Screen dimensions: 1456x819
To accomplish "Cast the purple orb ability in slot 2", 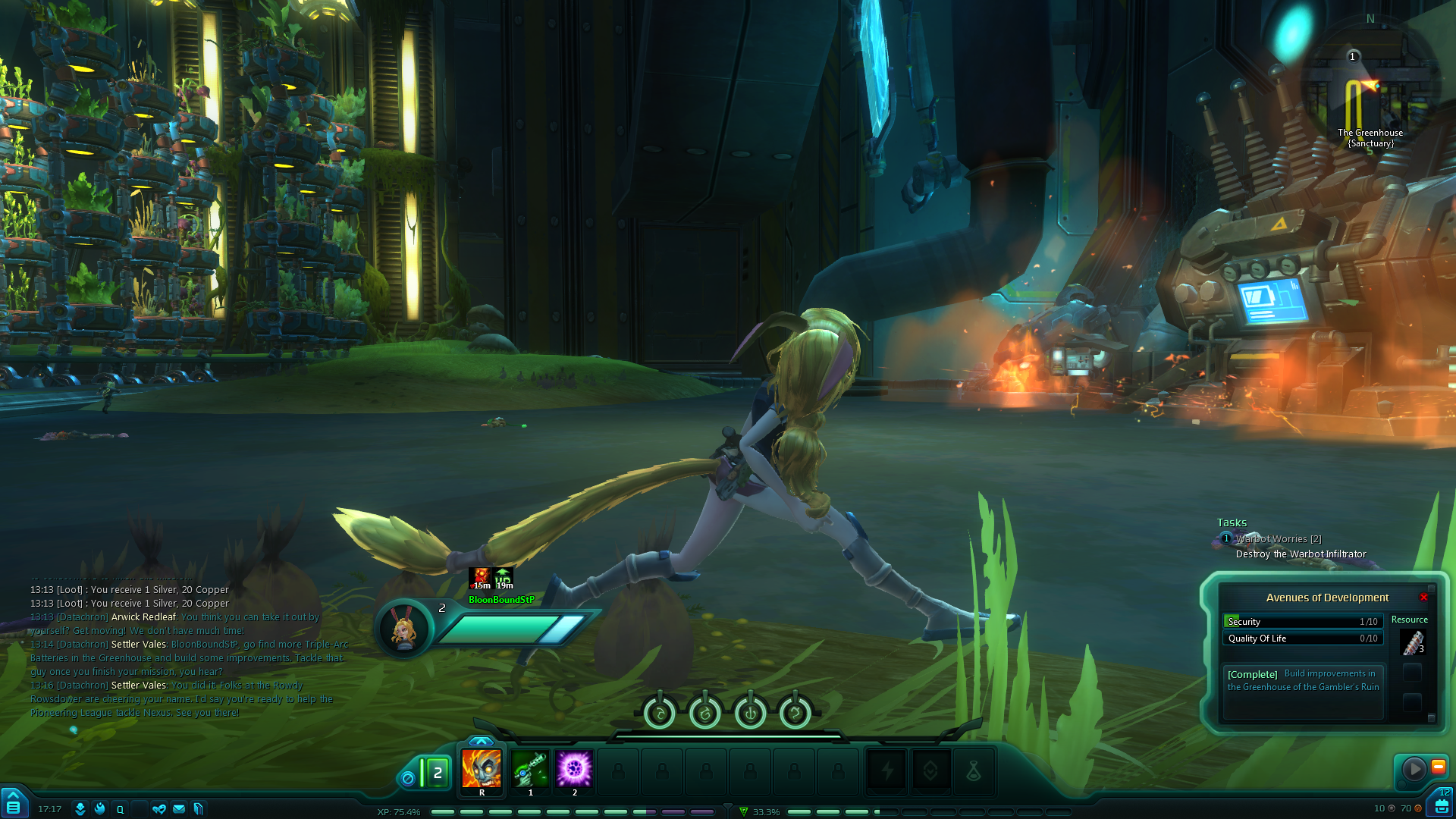I will click(x=574, y=769).
